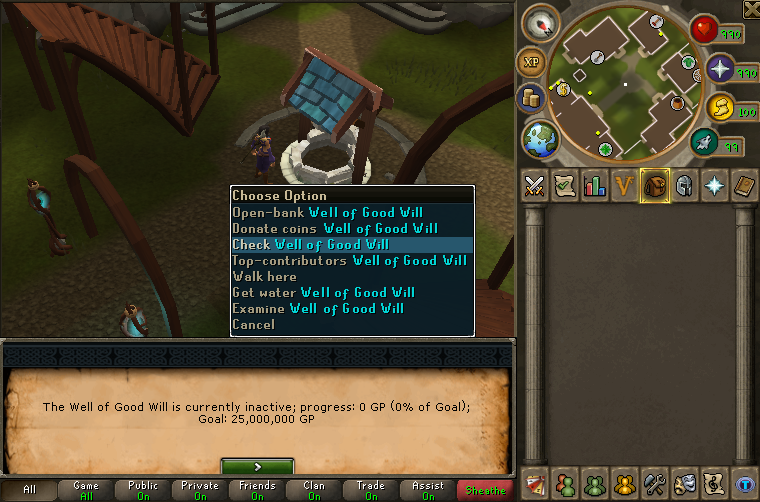The width and height of the screenshot is (760, 502).
Task: Close the interface with the X button
Action: [x=751, y=8]
